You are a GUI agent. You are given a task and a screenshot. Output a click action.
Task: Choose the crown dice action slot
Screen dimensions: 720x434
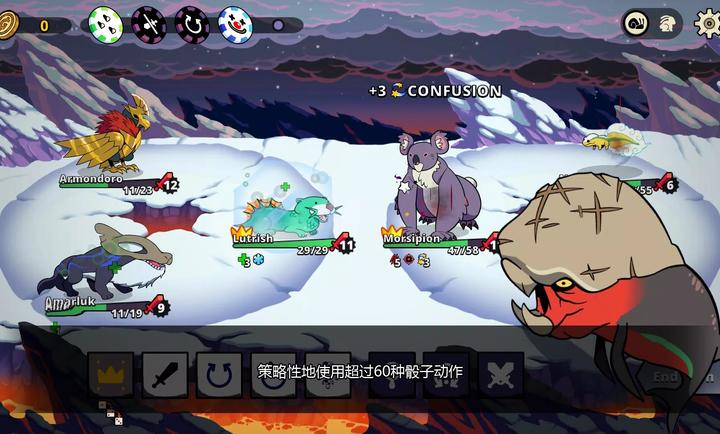click(111, 374)
